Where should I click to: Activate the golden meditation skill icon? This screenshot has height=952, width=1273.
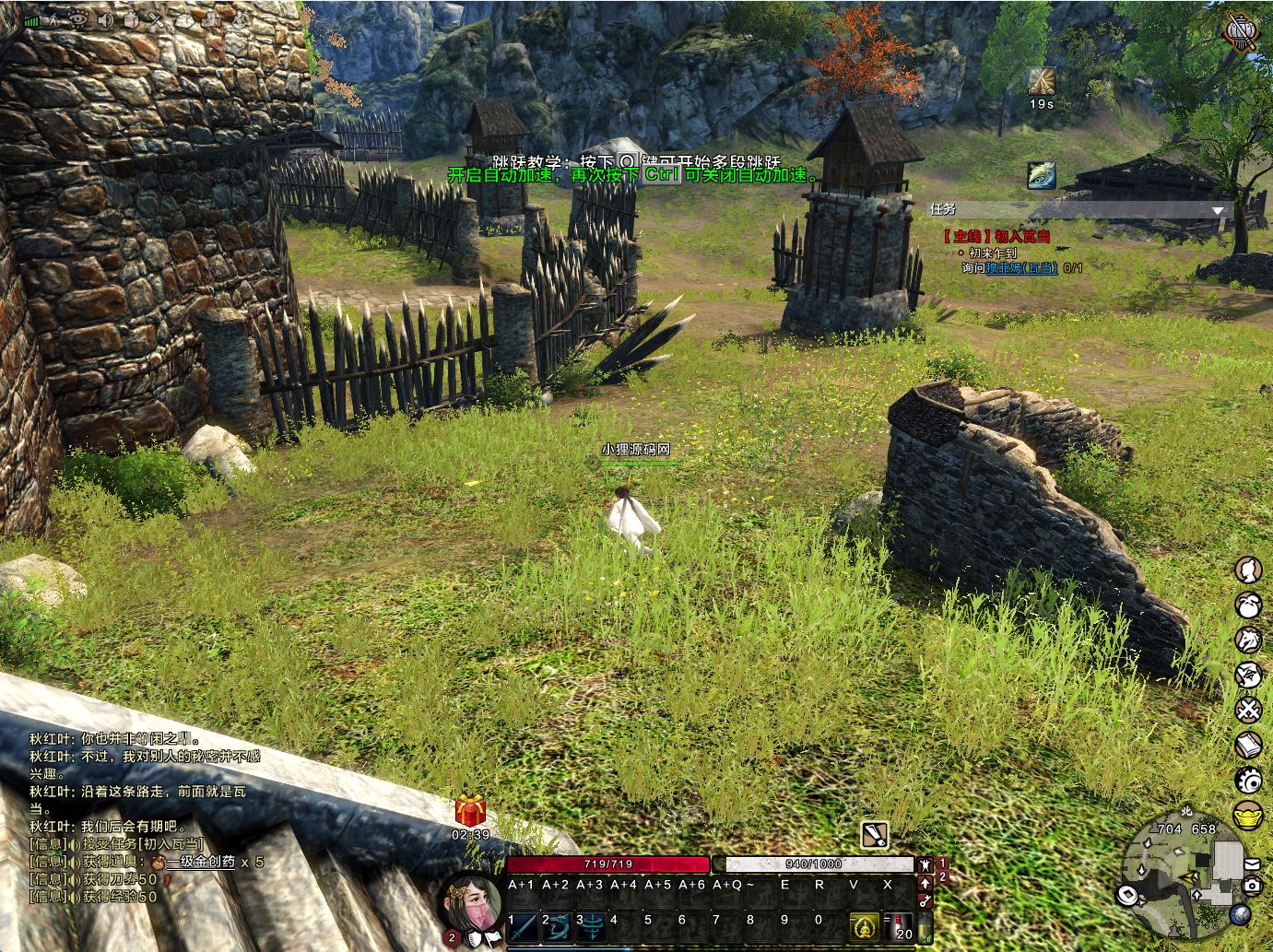[865, 925]
